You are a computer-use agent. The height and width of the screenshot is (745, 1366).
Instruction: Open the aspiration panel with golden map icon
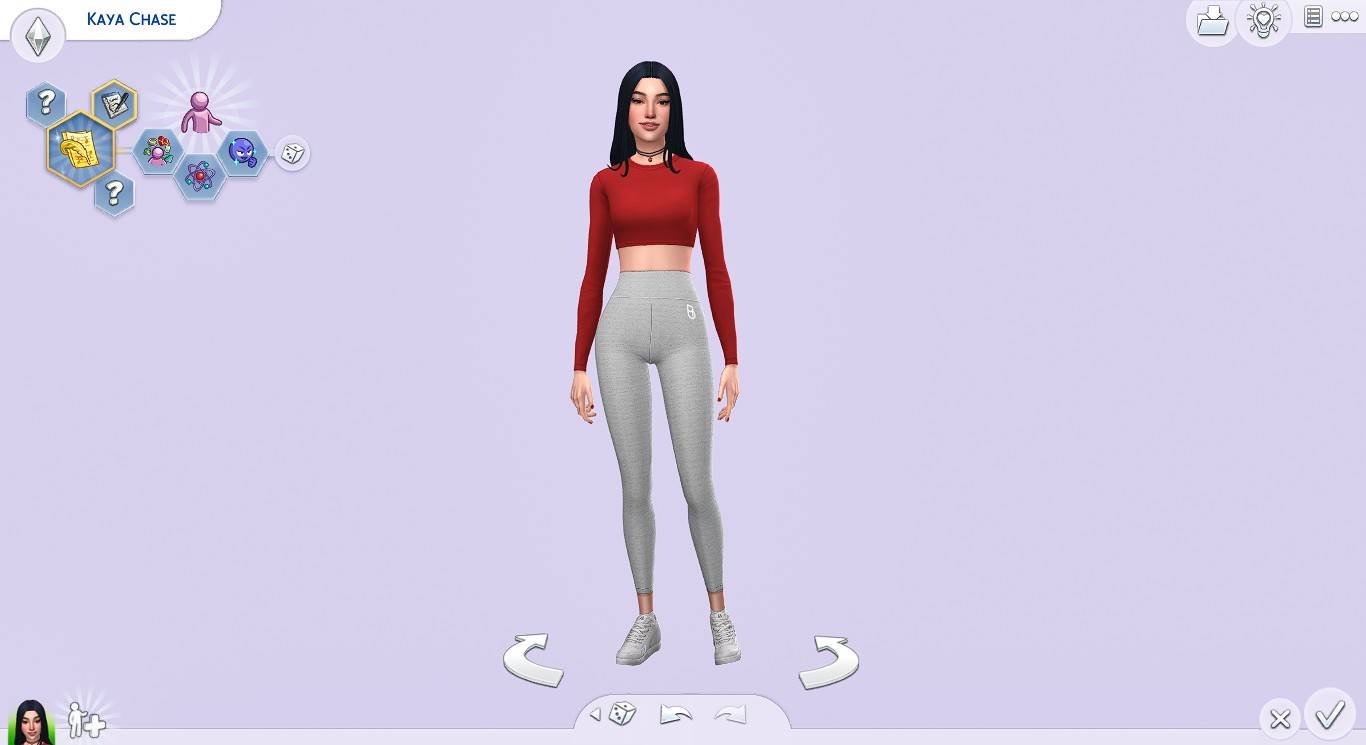[x=80, y=148]
